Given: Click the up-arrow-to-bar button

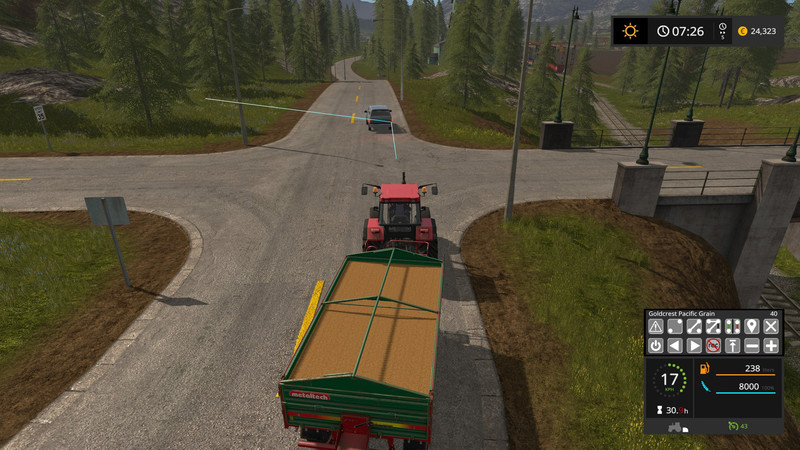Looking at the screenshot, I should 733,345.
